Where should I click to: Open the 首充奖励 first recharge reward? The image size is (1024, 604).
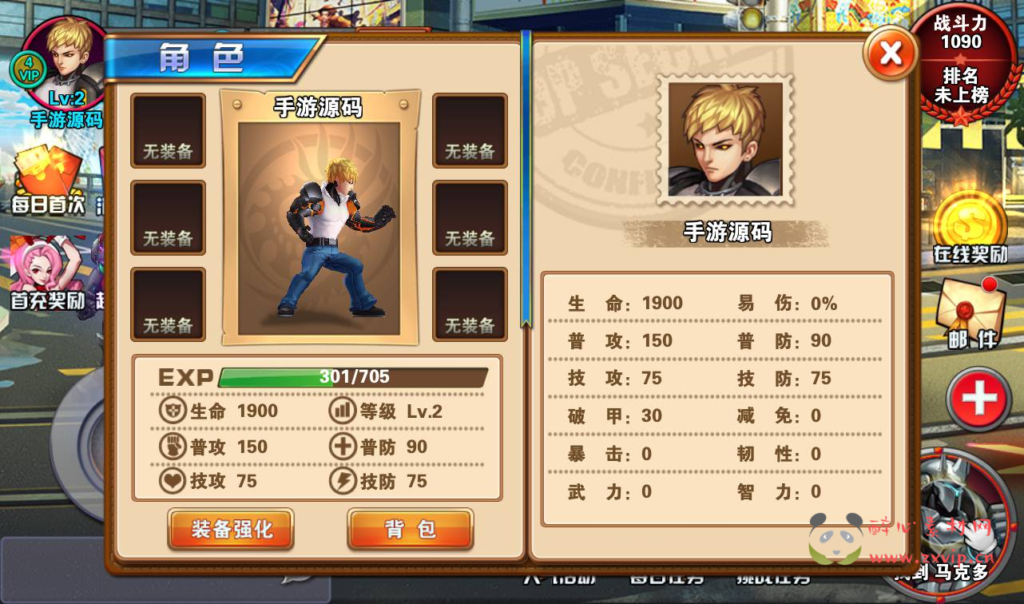click(x=46, y=272)
